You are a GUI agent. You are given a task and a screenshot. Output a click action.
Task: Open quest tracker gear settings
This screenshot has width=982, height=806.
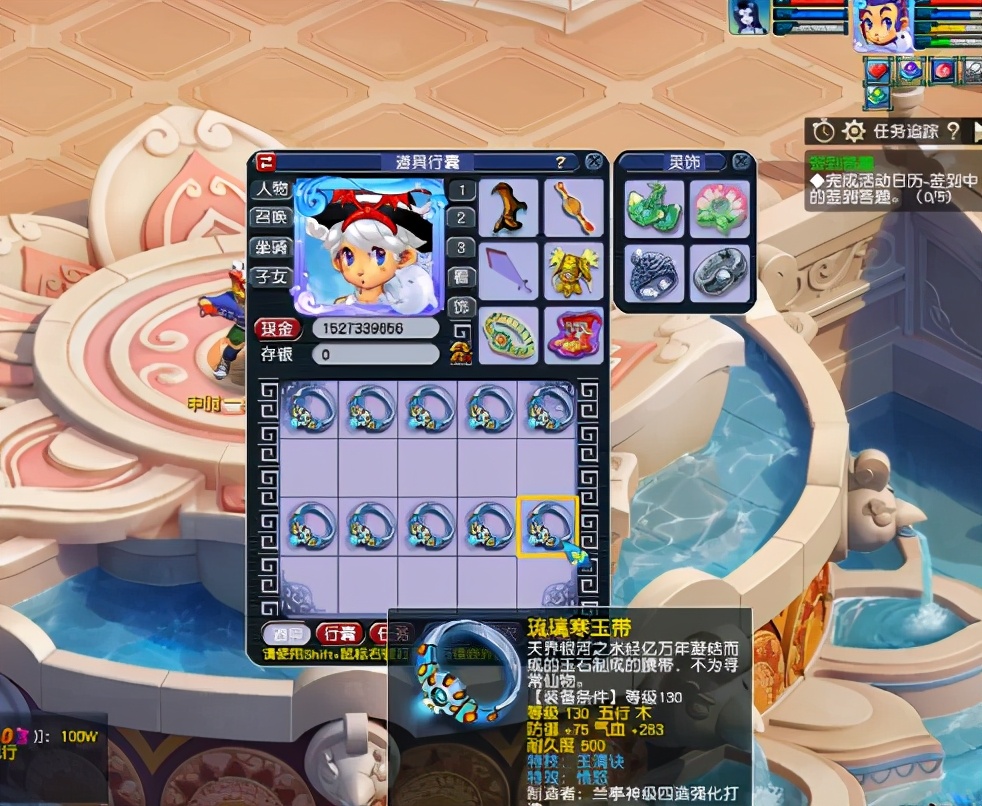pos(853,131)
